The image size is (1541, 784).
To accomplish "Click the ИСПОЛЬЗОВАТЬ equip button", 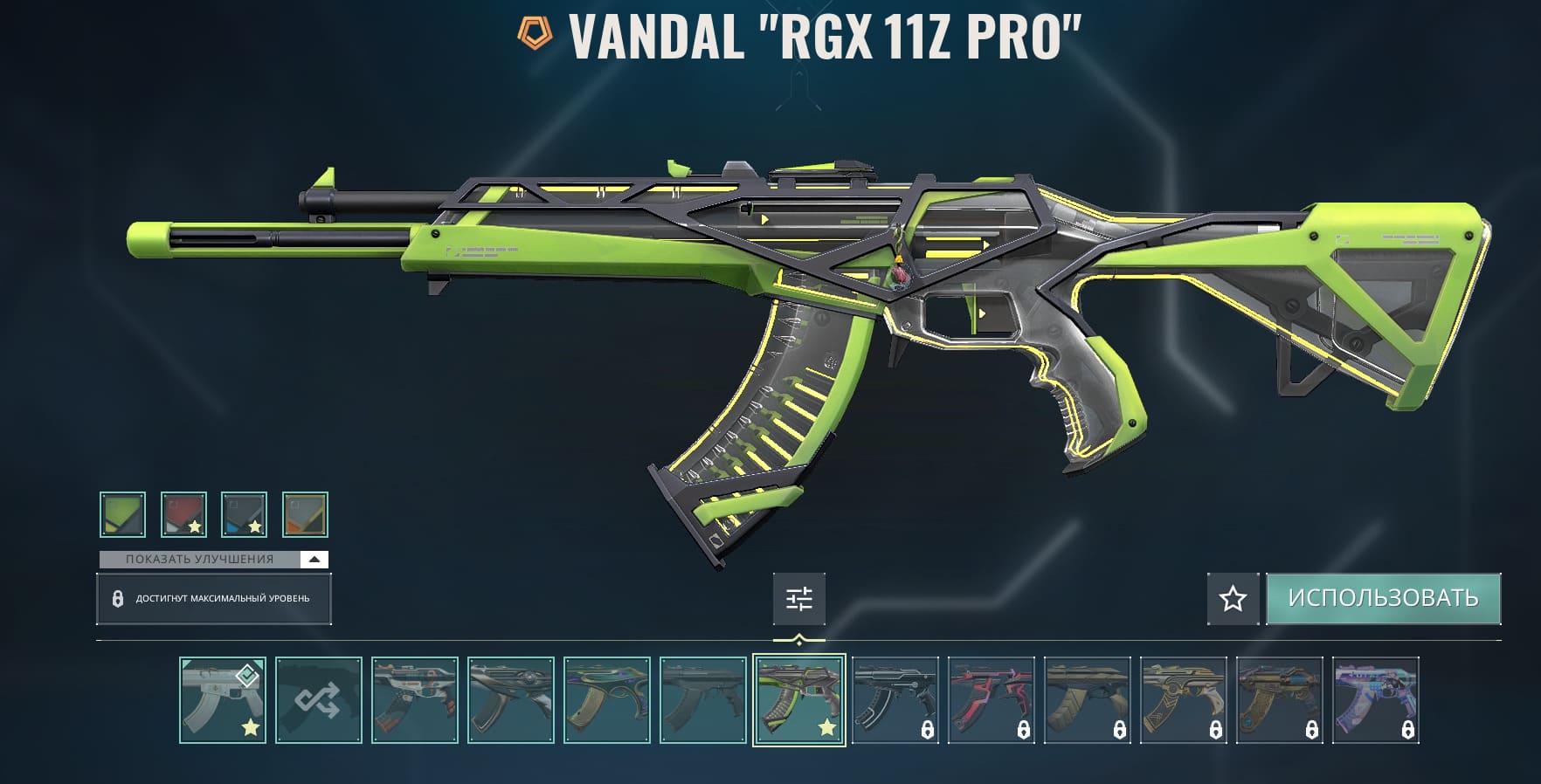I will coord(1383,598).
